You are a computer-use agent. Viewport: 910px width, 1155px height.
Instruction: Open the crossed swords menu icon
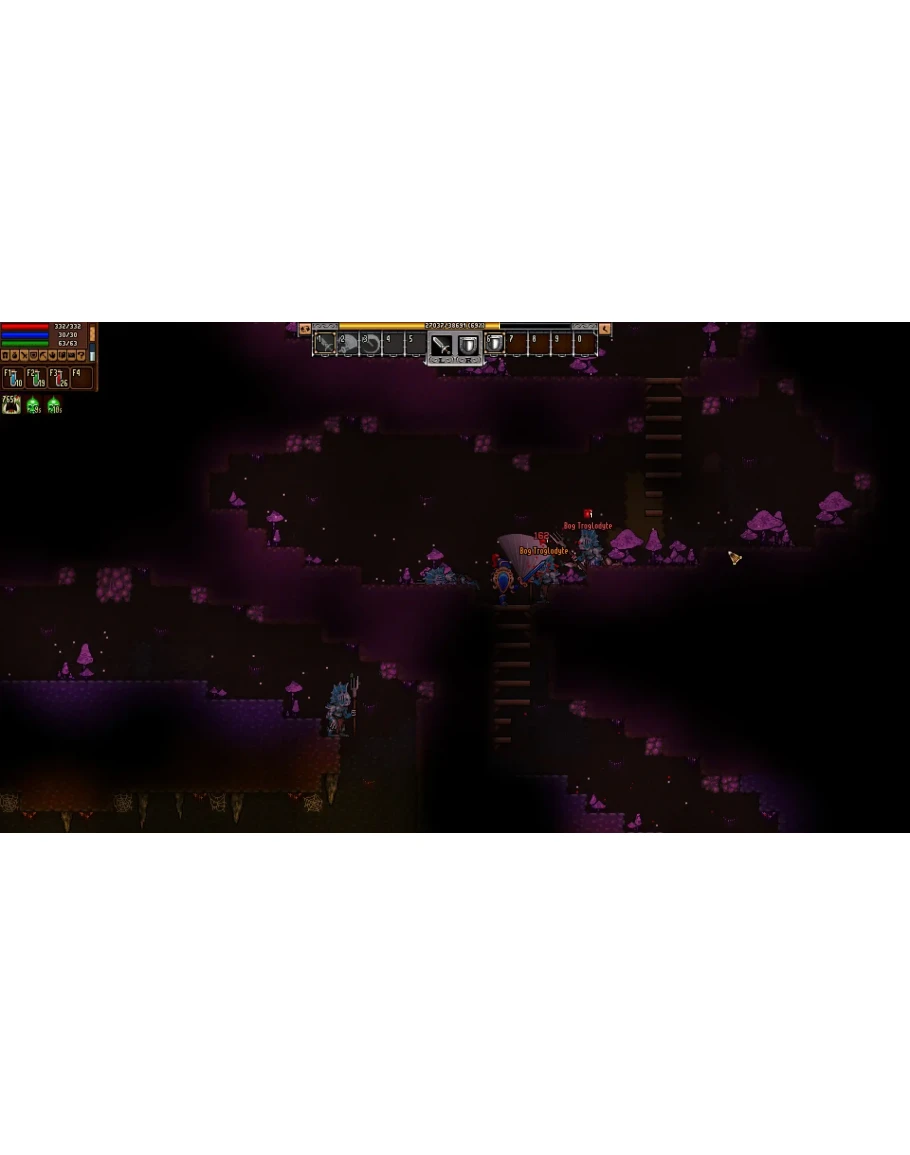point(24,355)
